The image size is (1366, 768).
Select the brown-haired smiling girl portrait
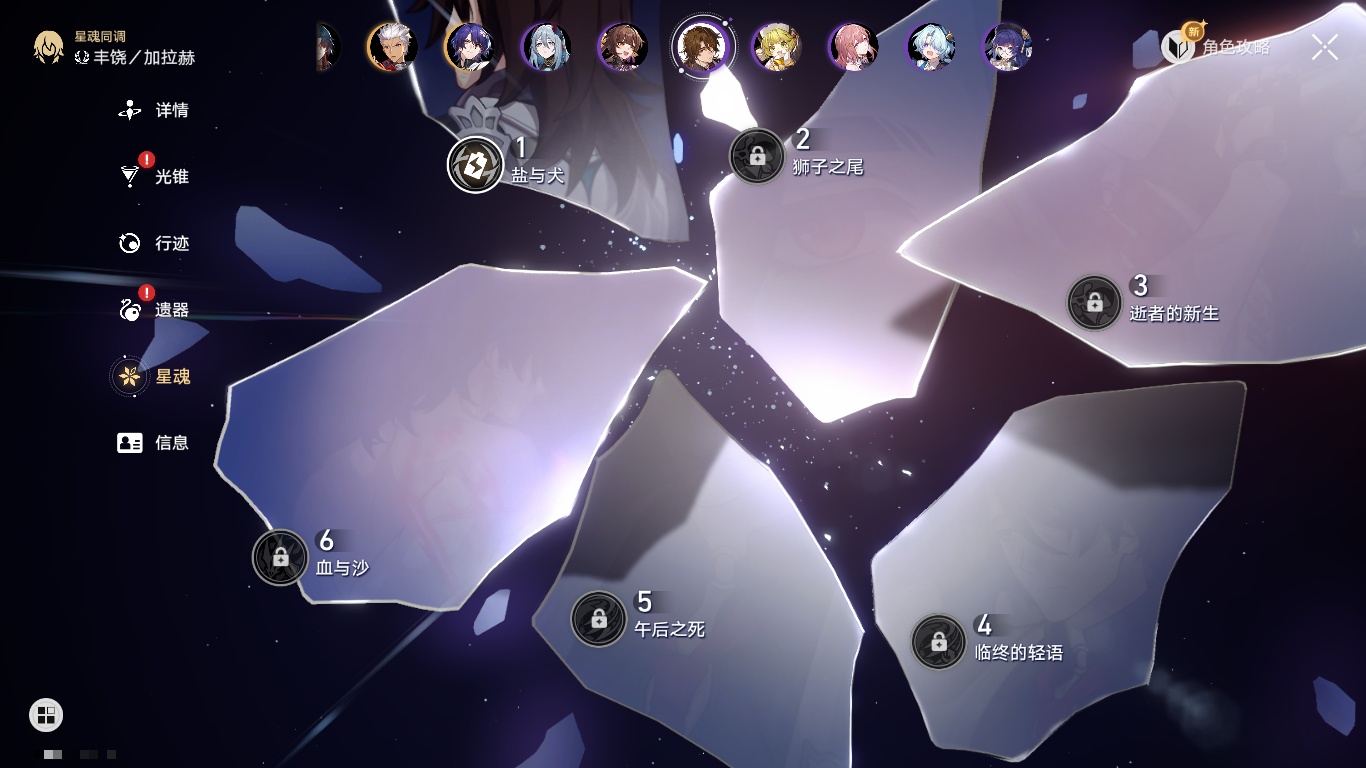623,47
